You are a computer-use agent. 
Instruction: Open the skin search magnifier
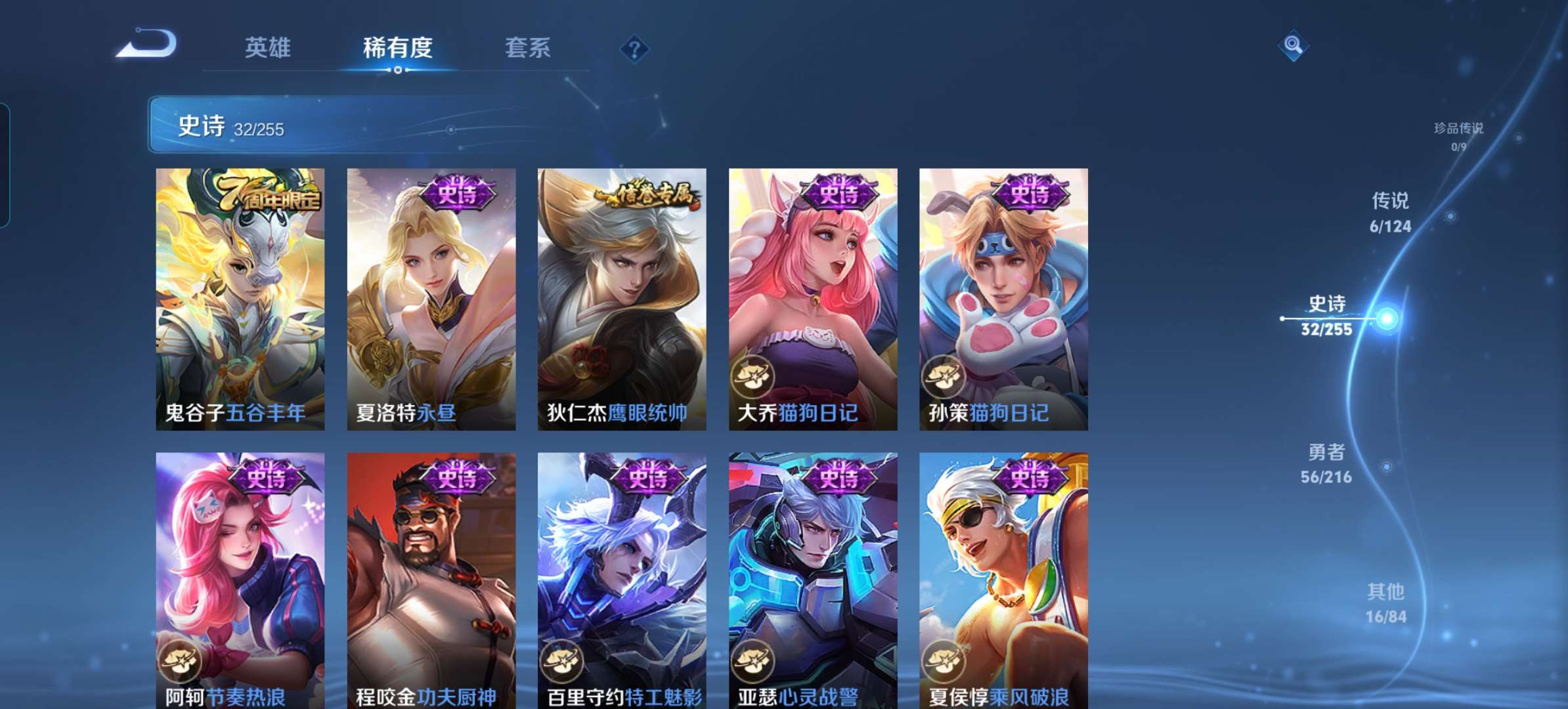click(1293, 45)
